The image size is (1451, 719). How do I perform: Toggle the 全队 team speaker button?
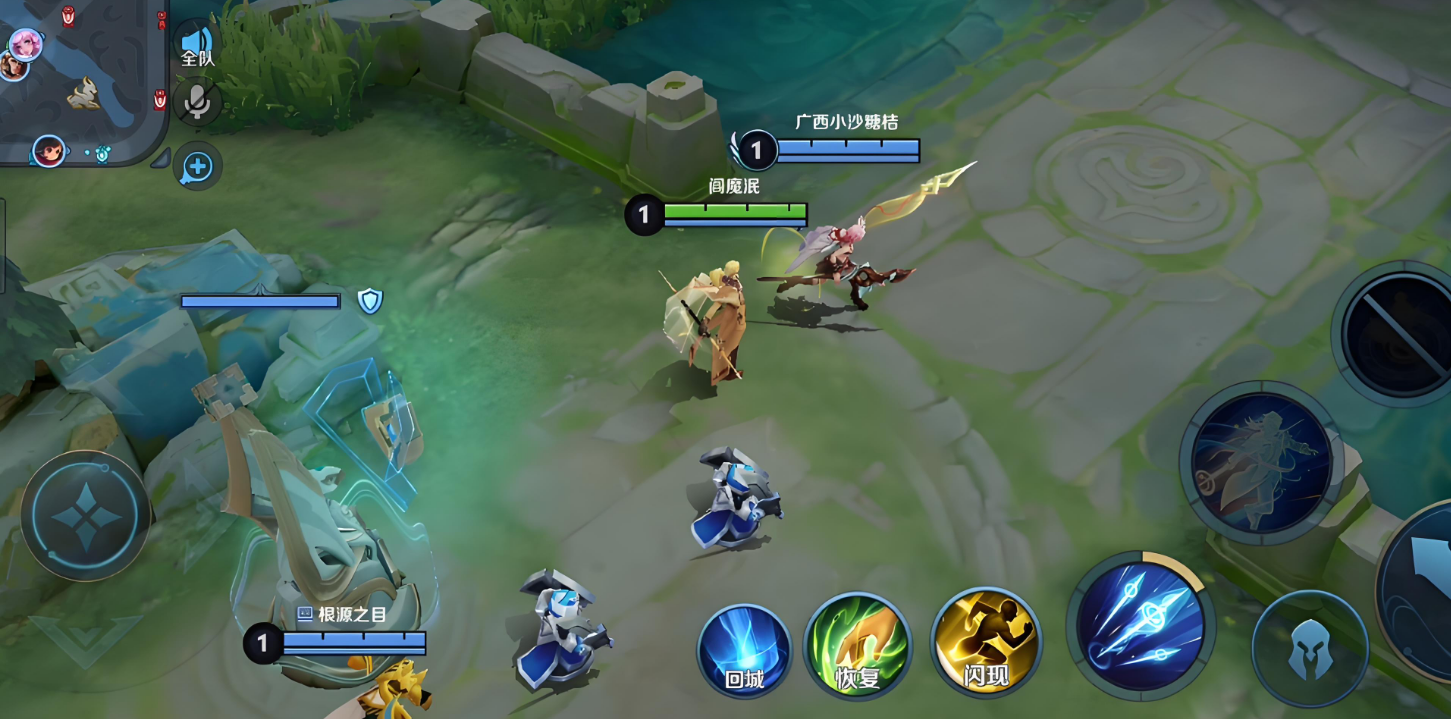point(197,44)
